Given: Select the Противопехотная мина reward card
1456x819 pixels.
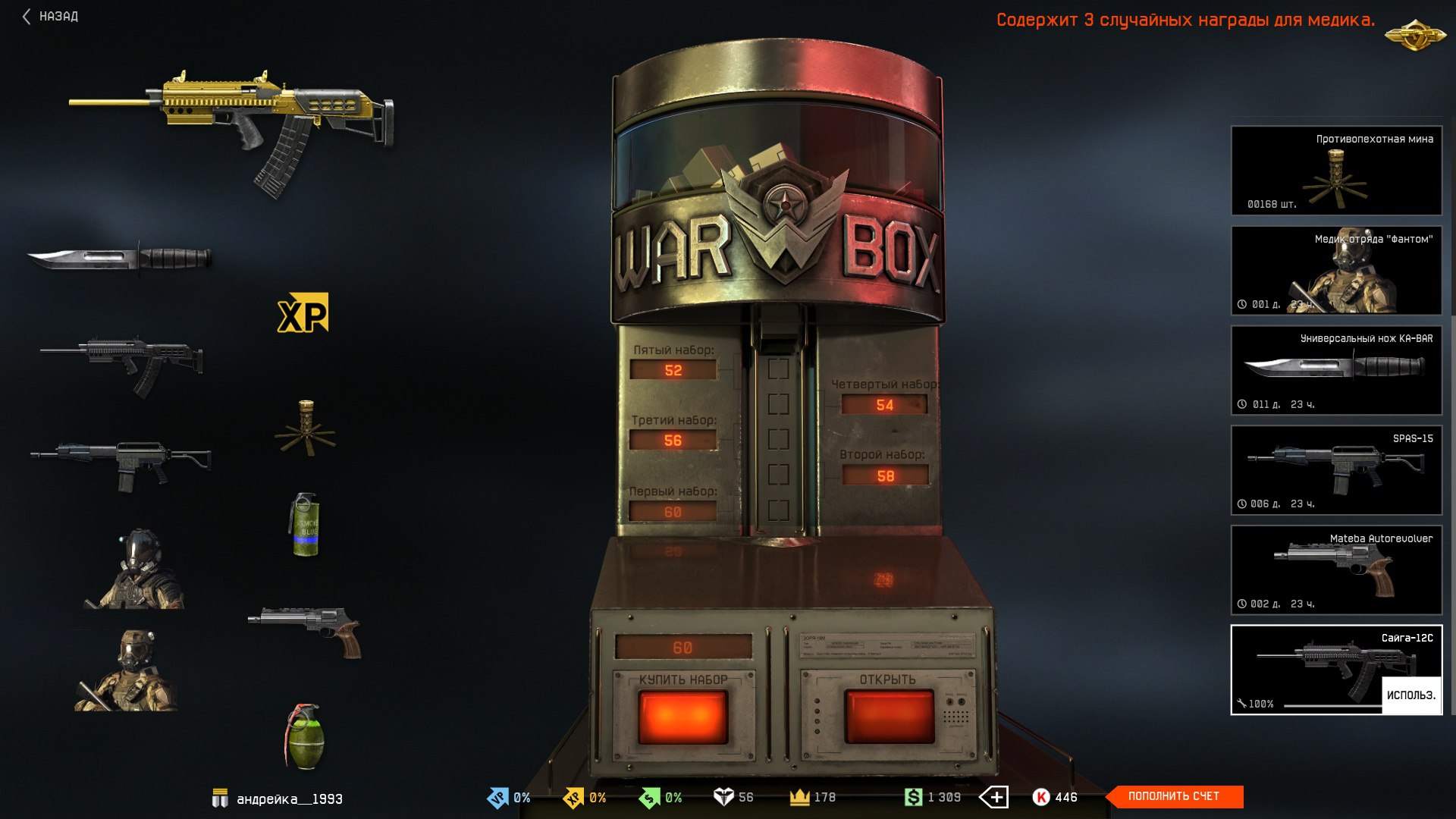Looking at the screenshot, I should (1336, 171).
